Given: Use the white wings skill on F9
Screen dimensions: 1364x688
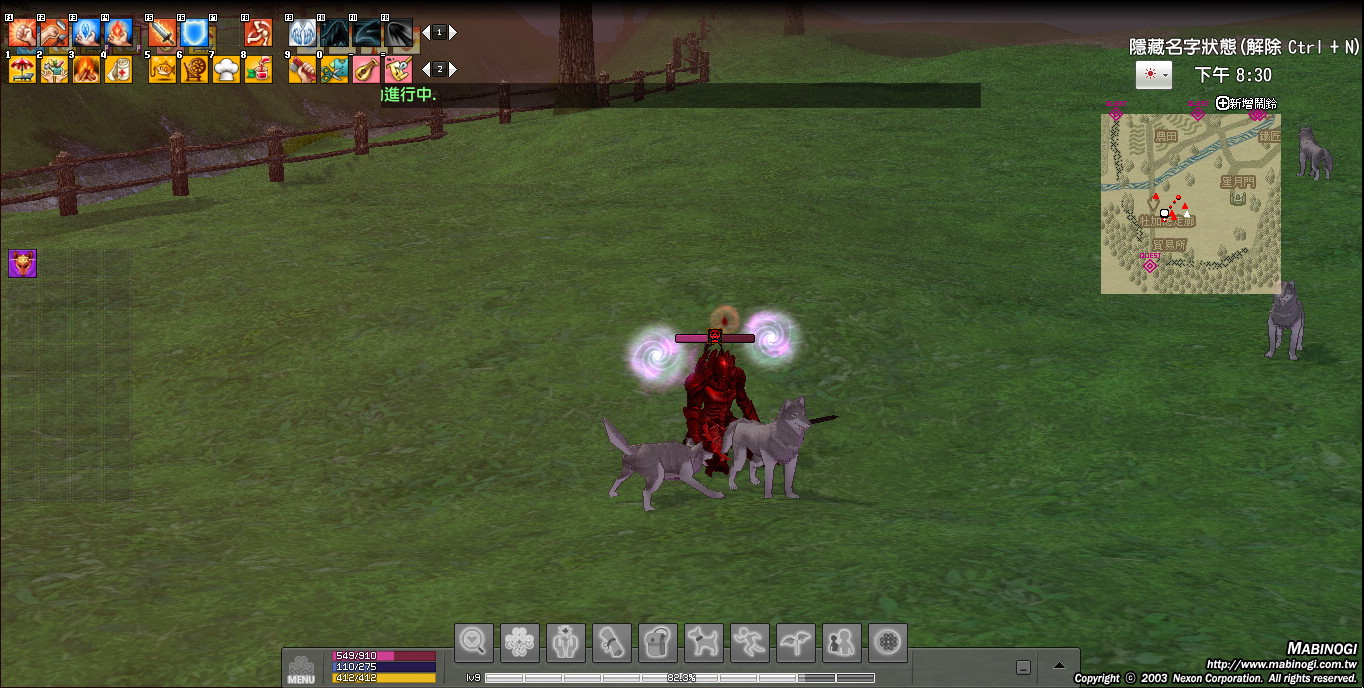Looking at the screenshot, I should (x=302, y=33).
